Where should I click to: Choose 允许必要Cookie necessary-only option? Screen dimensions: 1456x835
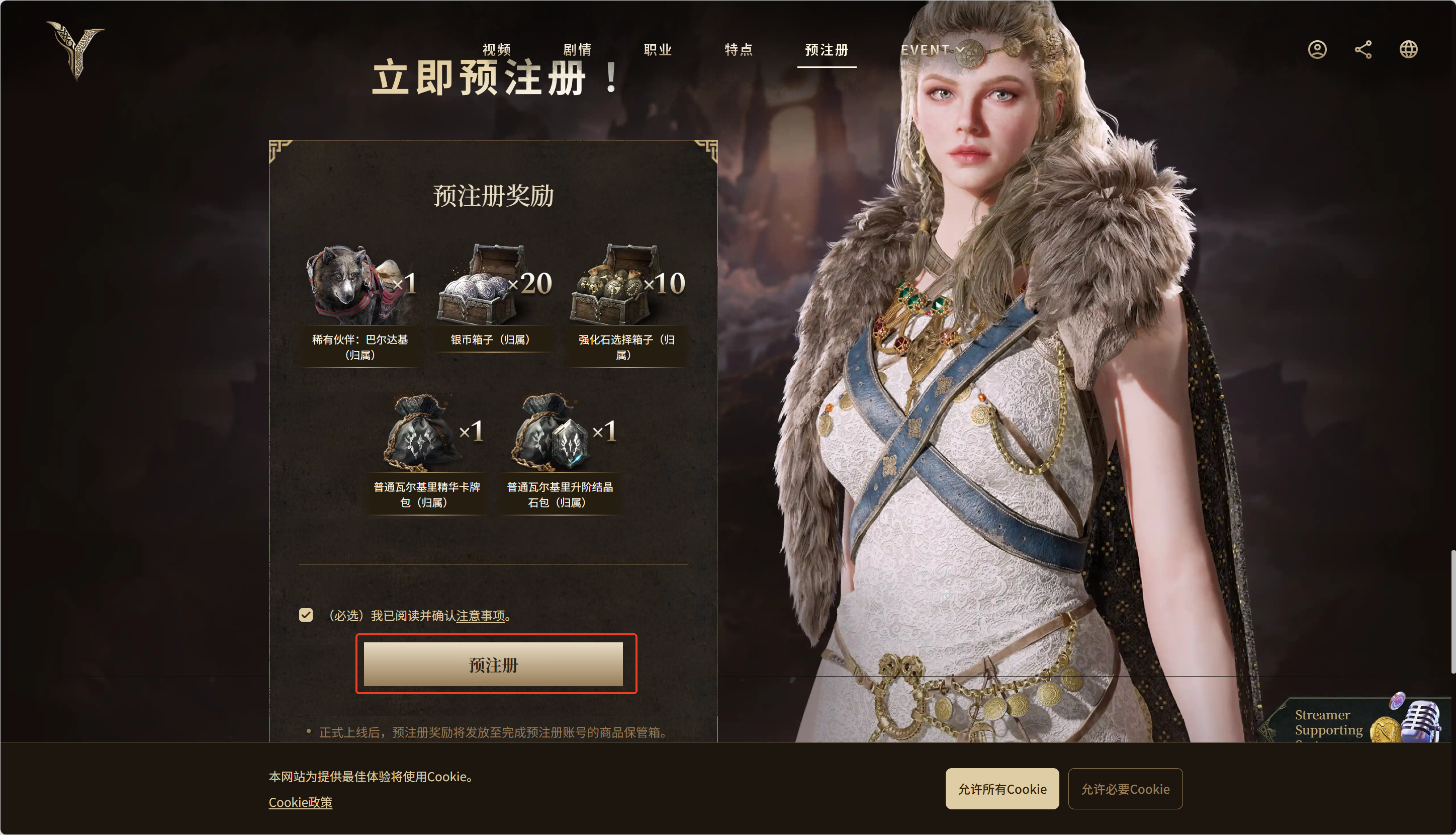(x=1125, y=789)
